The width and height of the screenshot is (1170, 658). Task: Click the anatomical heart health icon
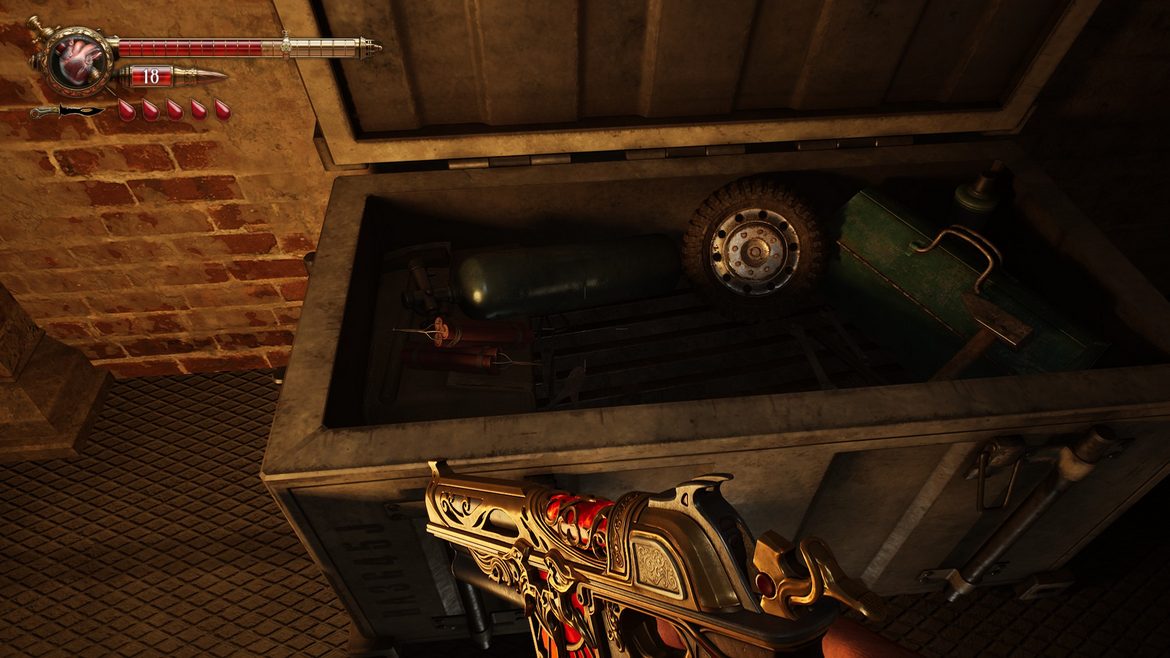pyautogui.click(x=72, y=59)
